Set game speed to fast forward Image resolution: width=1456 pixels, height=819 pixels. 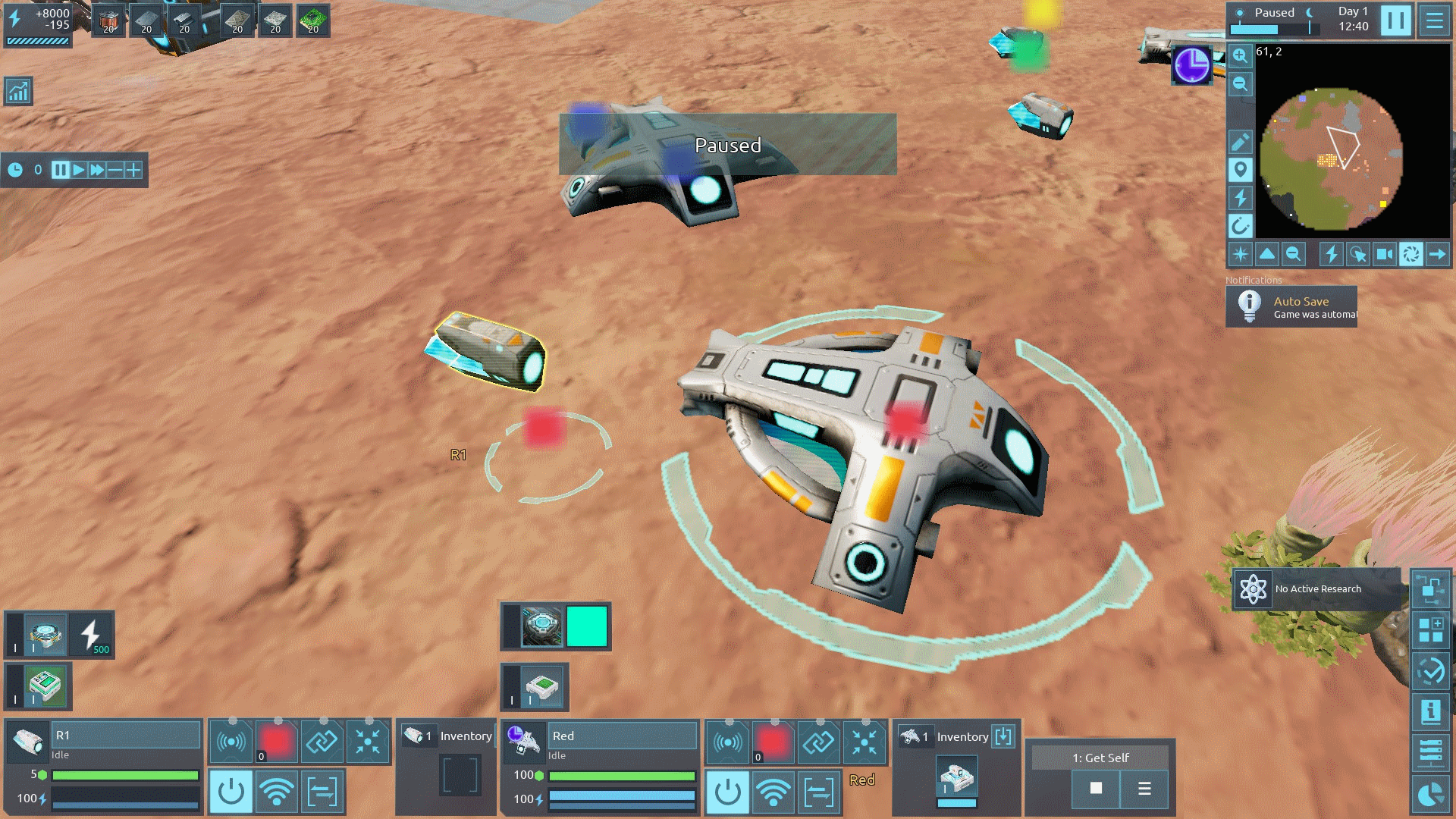coord(97,170)
